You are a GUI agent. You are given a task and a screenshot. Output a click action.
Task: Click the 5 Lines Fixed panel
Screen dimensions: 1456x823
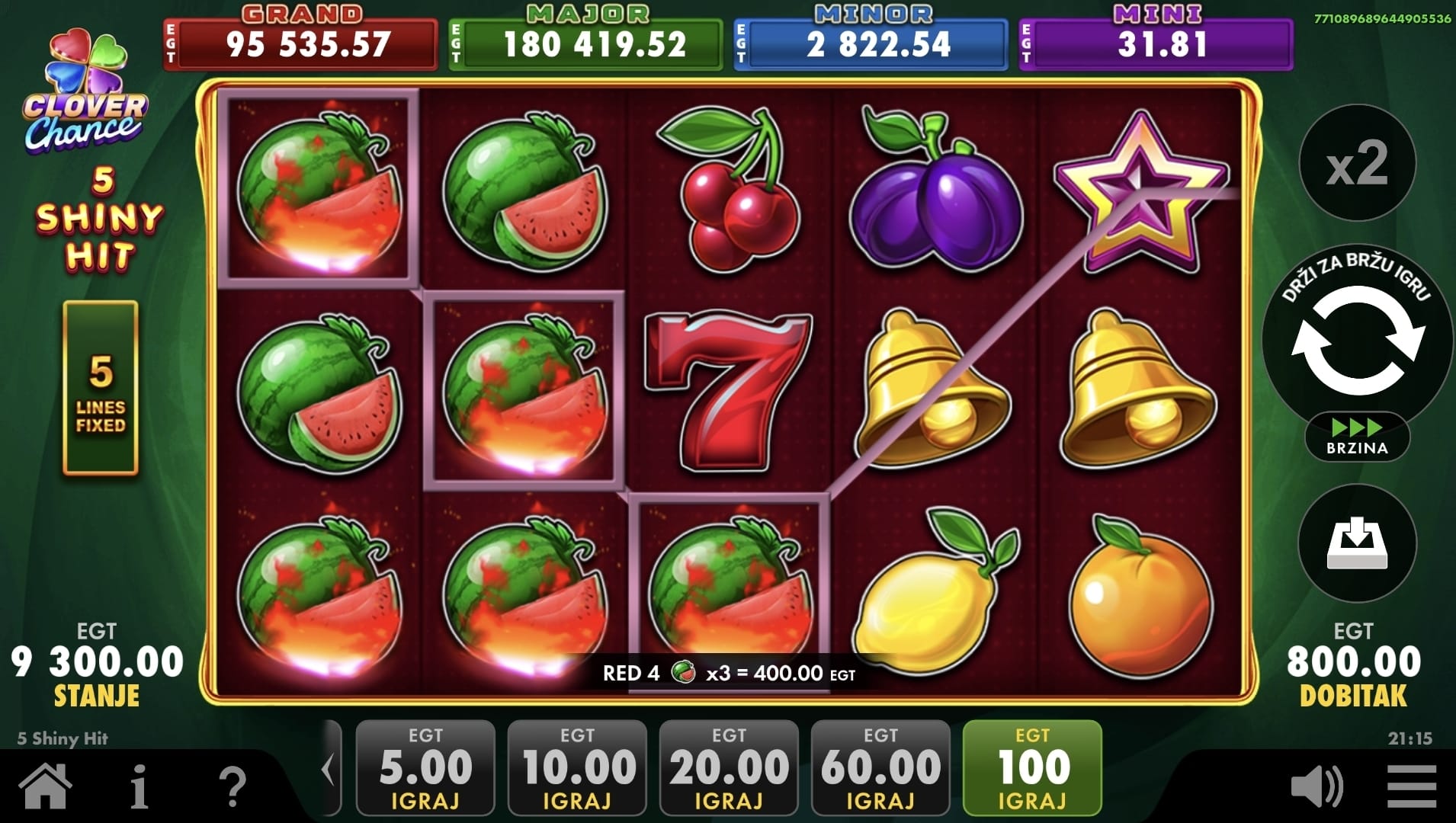click(101, 388)
